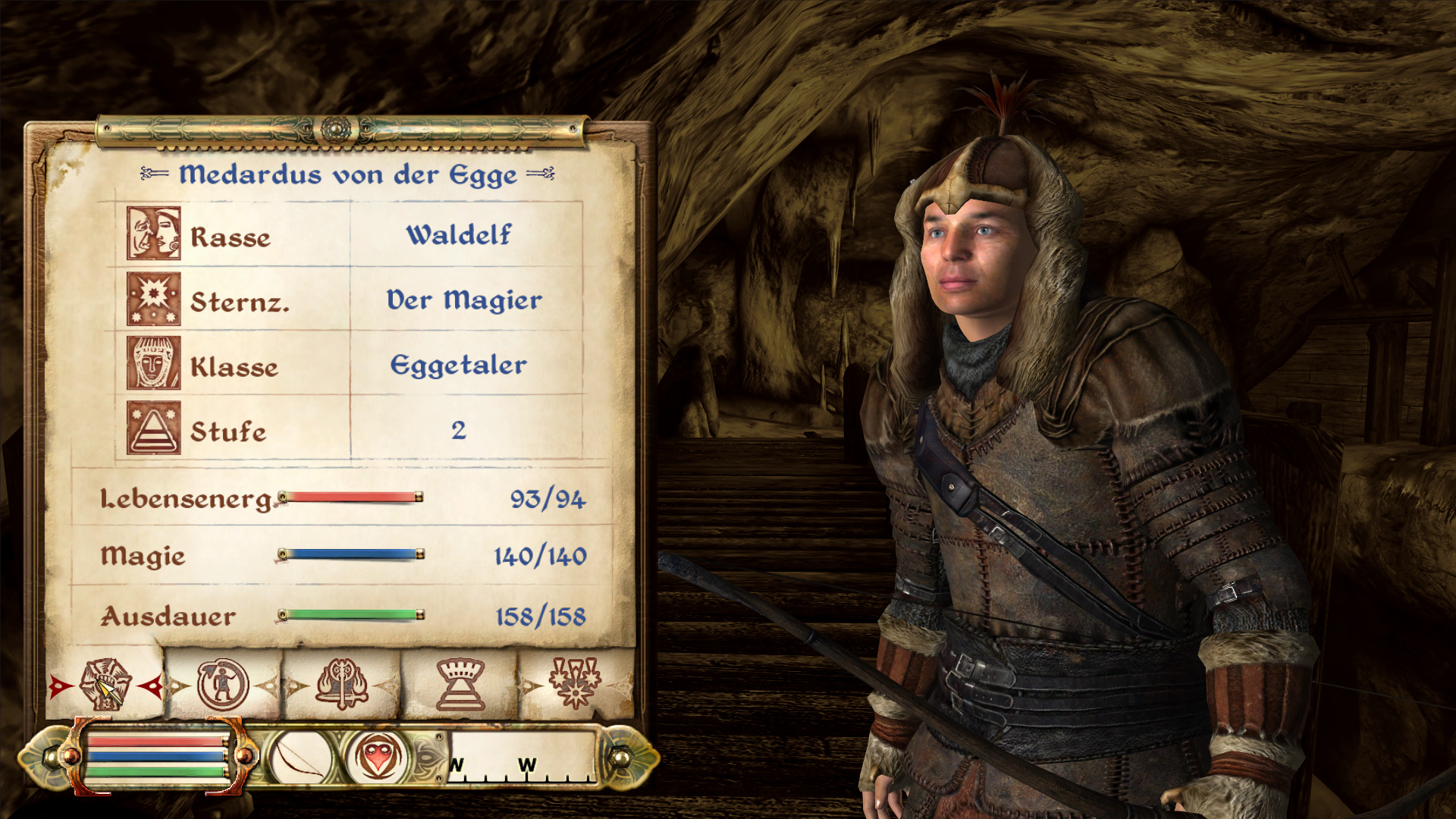Switch to the circled figure attributes tab
Image resolution: width=1456 pixels, height=819 pixels.
(223, 684)
